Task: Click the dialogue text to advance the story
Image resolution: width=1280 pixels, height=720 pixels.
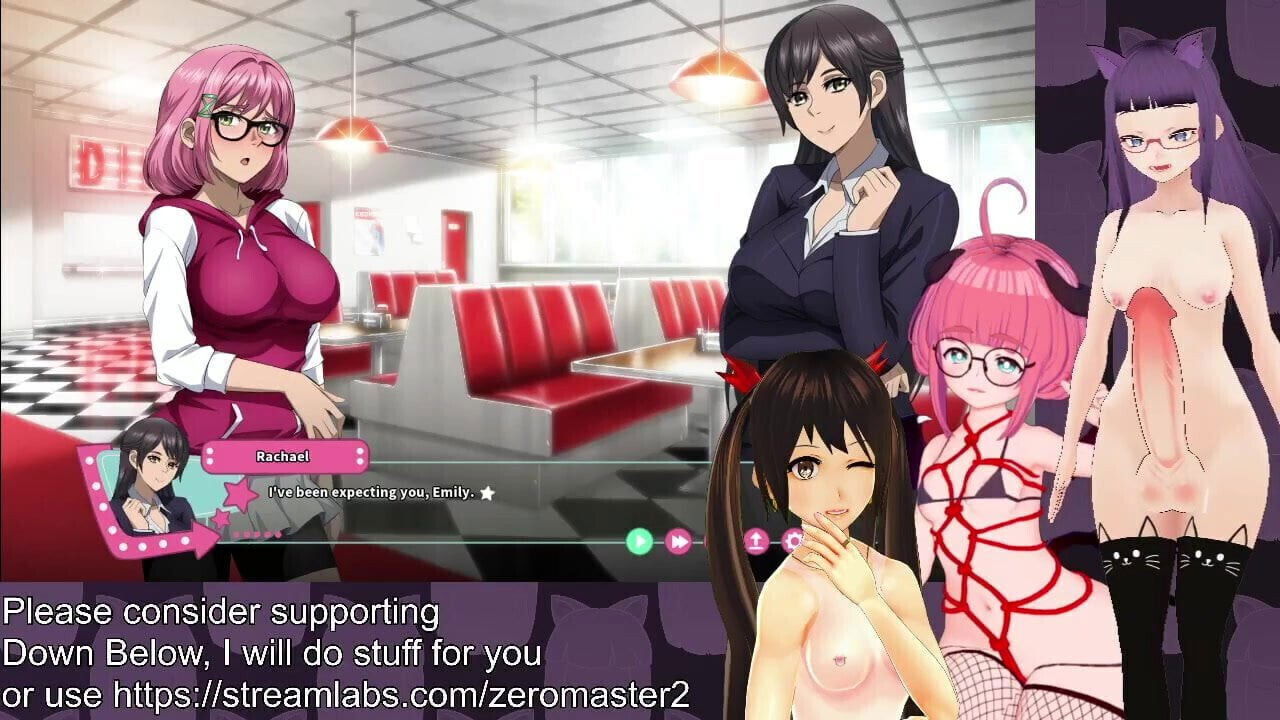Action: pos(370,492)
